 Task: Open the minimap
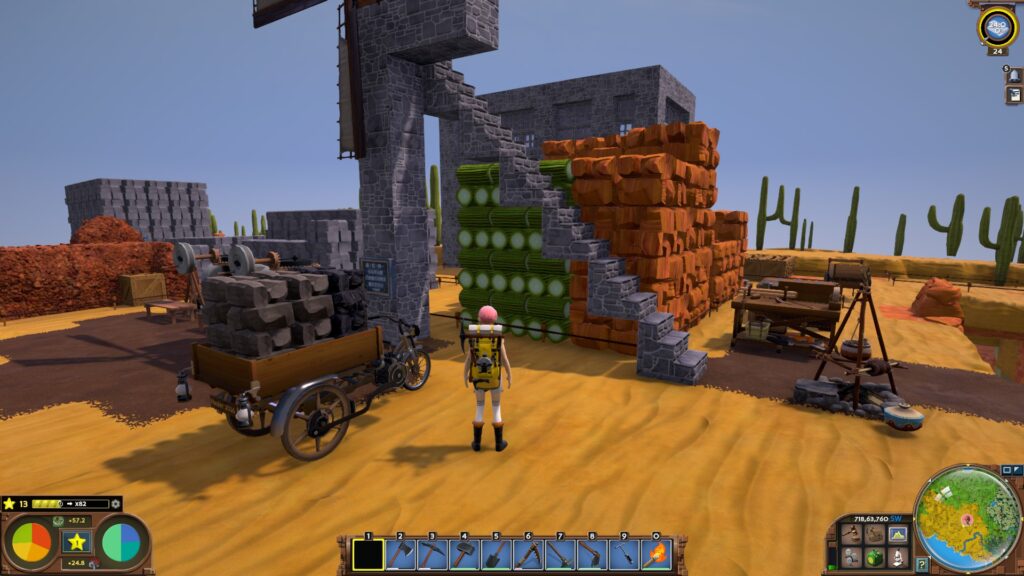coord(967,518)
